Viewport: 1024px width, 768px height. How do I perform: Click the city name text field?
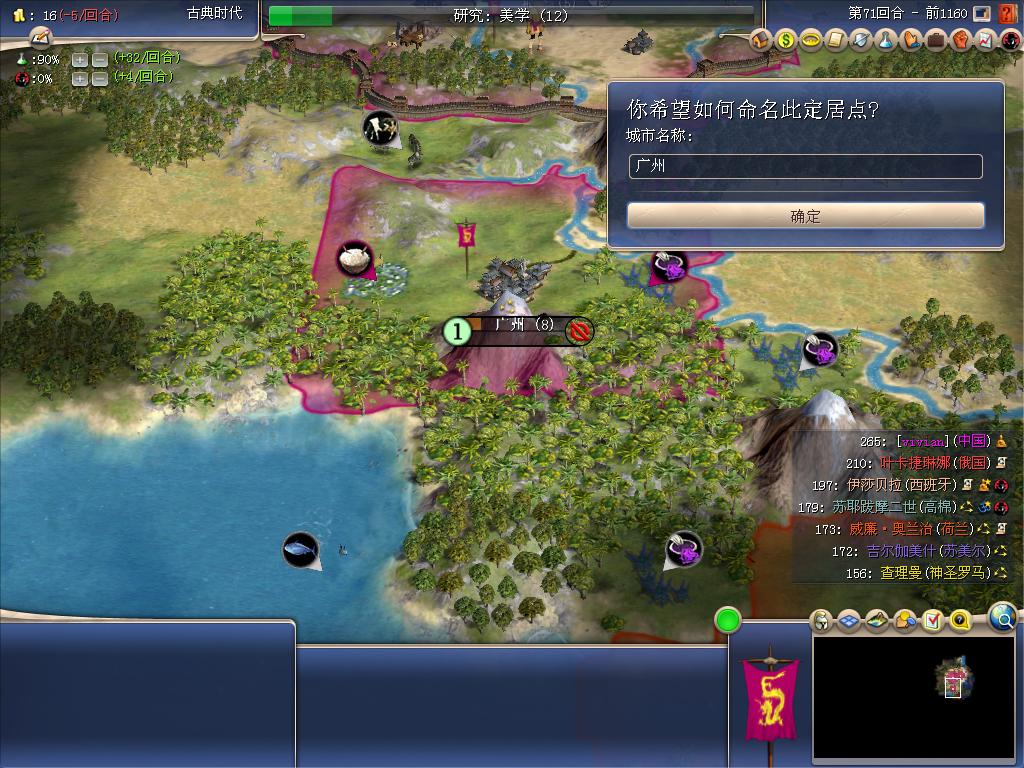click(x=805, y=167)
